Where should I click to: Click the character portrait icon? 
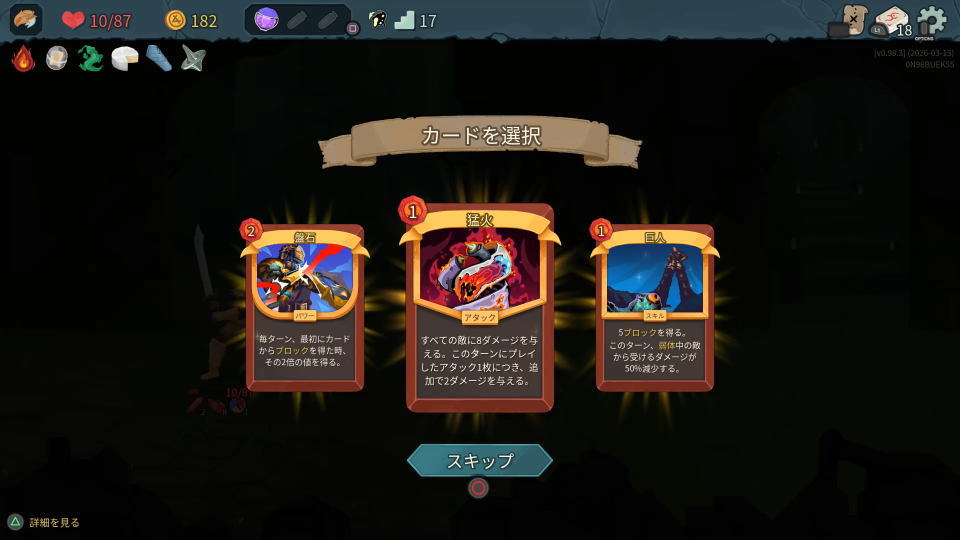pos(26,20)
